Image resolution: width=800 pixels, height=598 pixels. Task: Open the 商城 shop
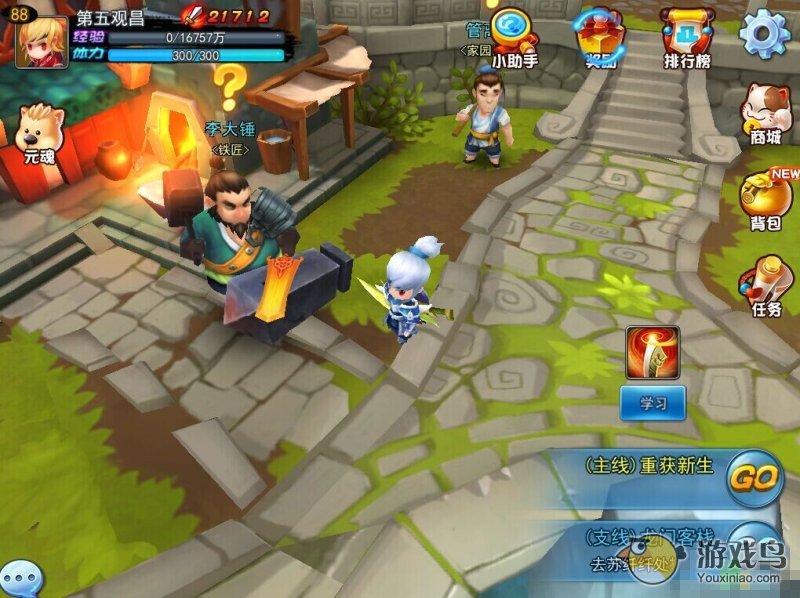click(x=765, y=113)
